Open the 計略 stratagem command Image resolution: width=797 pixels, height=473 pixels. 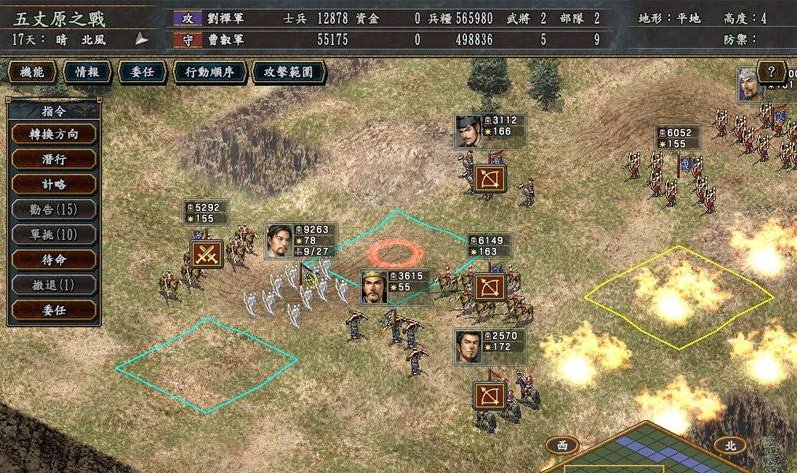point(54,183)
